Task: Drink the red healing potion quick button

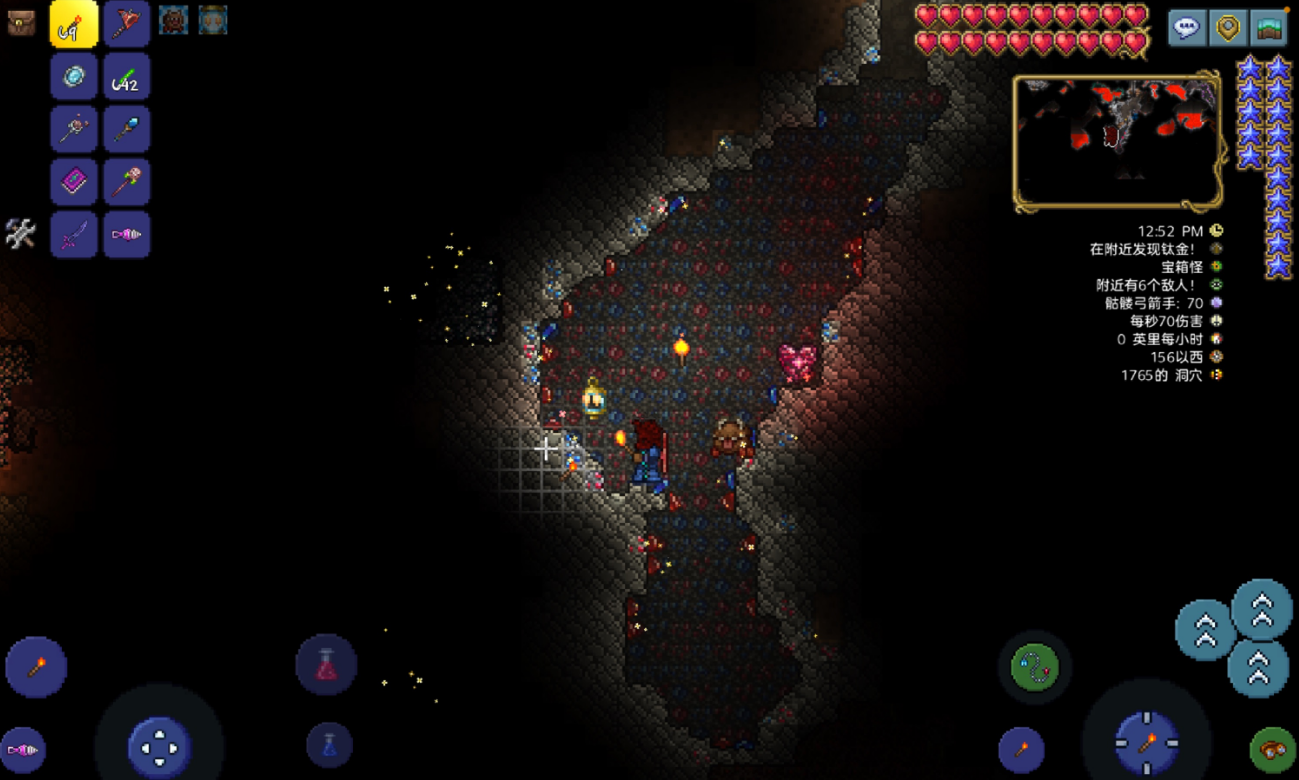Action: pyautogui.click(x=326, y=665)
